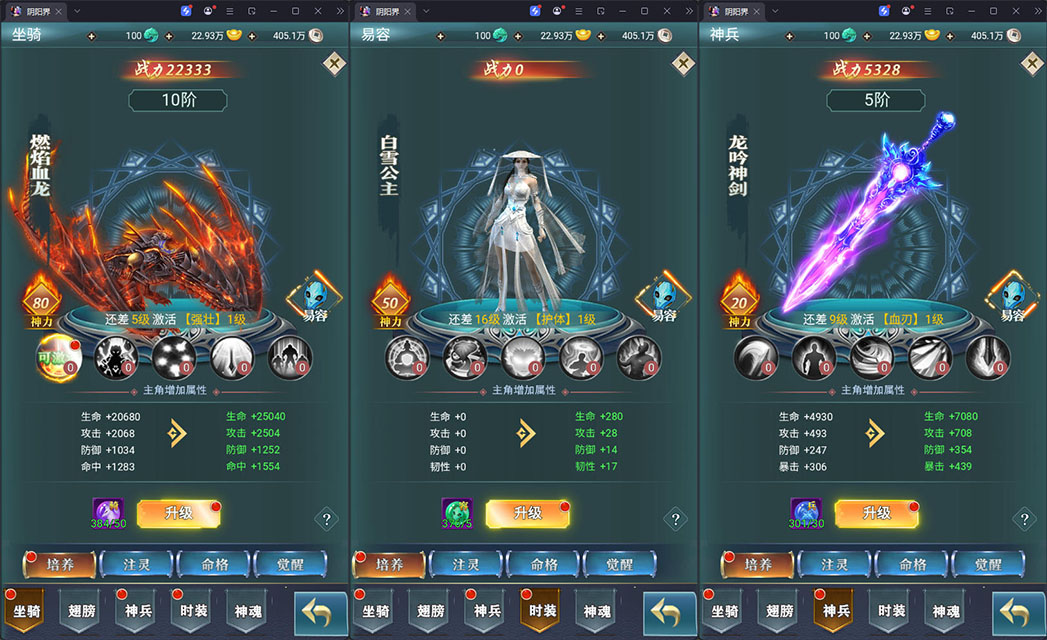Tap the 神力 20 flame icon beside 龙吟神剑
Image resolution: width=1047 pixels, height=640 pixels.
(x=740, y=299)
